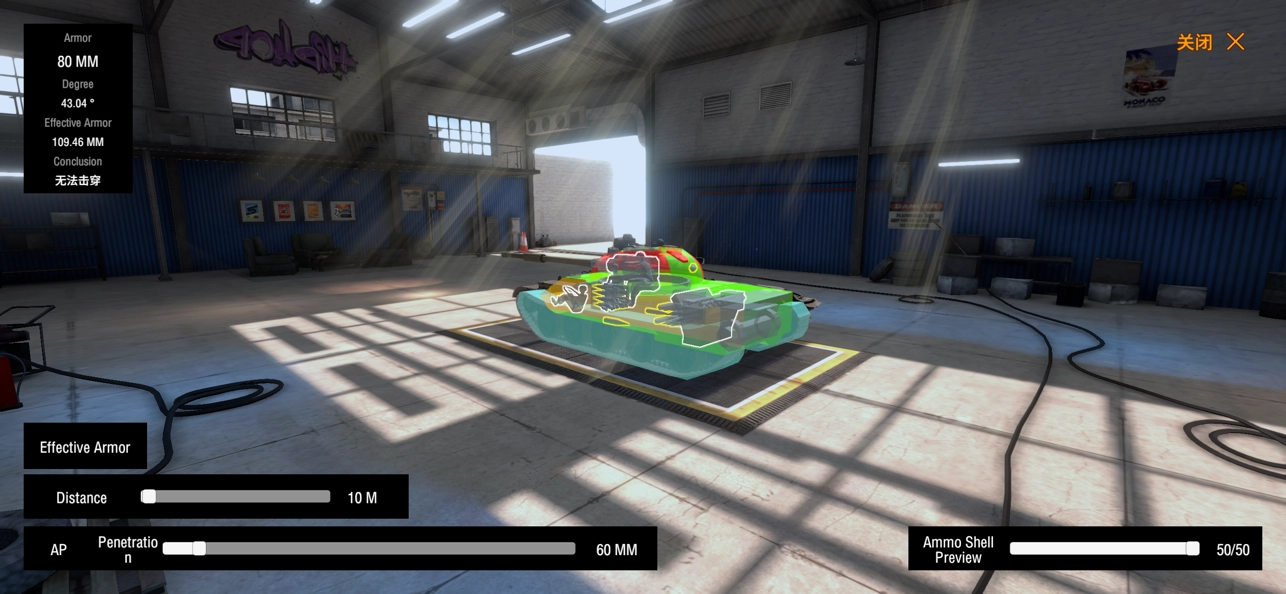
Task: Click the Distance slider track
Action: coord(237,497)
